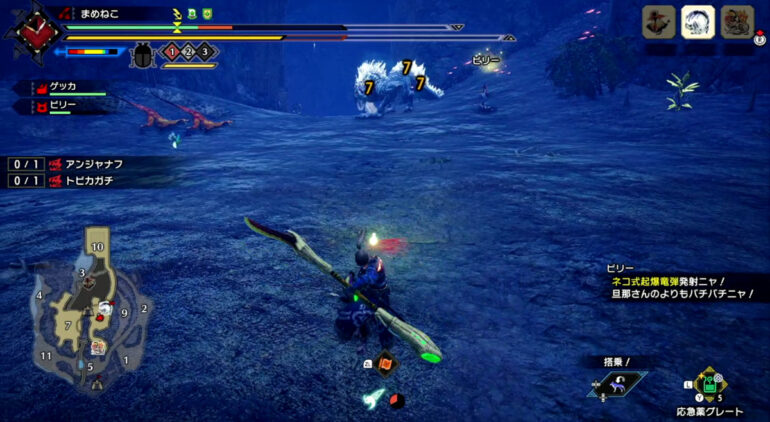Use the 応急薬グレート item slot
The height and width of the screenshot is (422, 770).
click(708, 384)
